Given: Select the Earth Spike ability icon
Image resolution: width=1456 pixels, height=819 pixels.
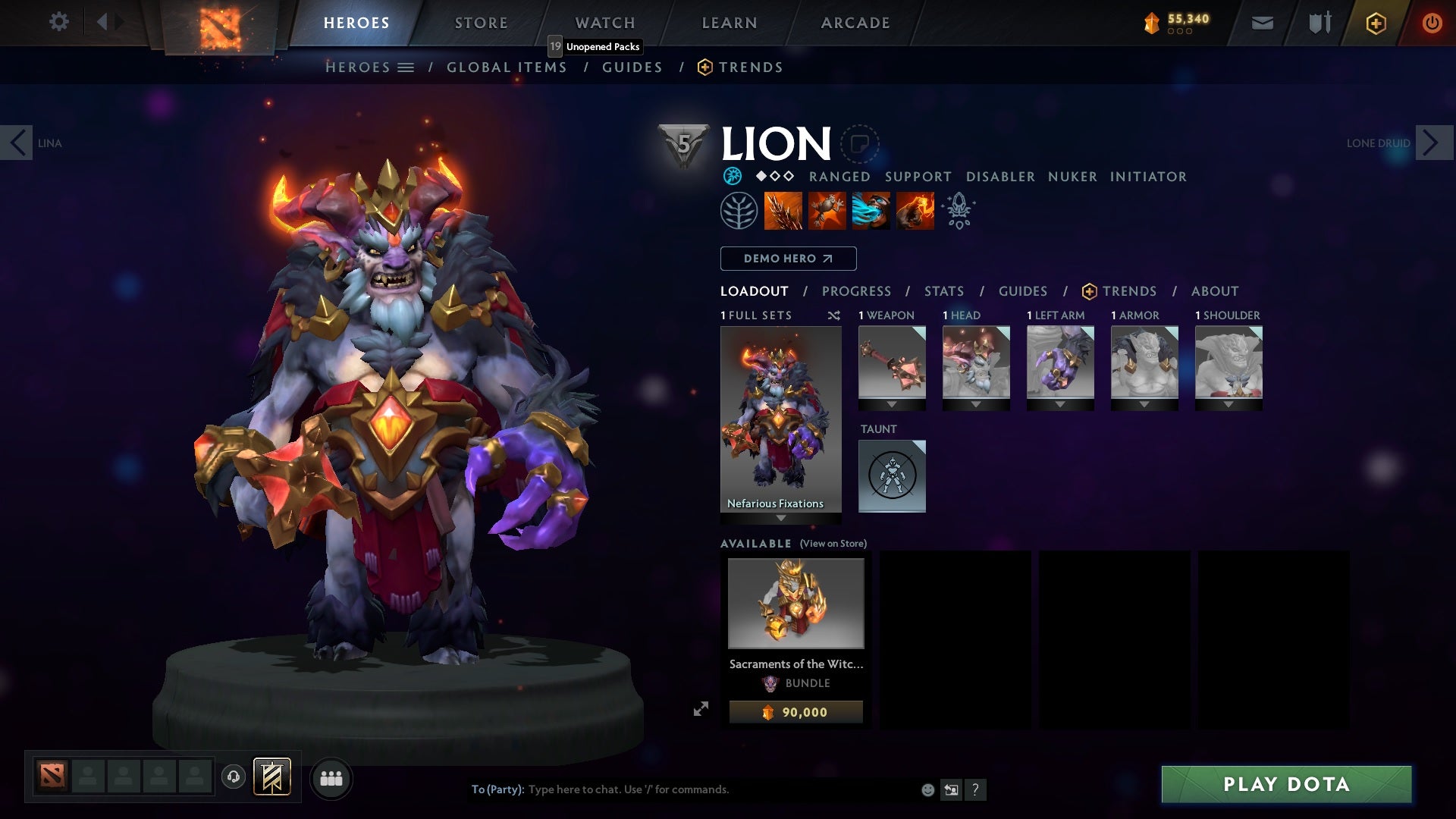Looking at the screenshot, I should tap(781, 210).
